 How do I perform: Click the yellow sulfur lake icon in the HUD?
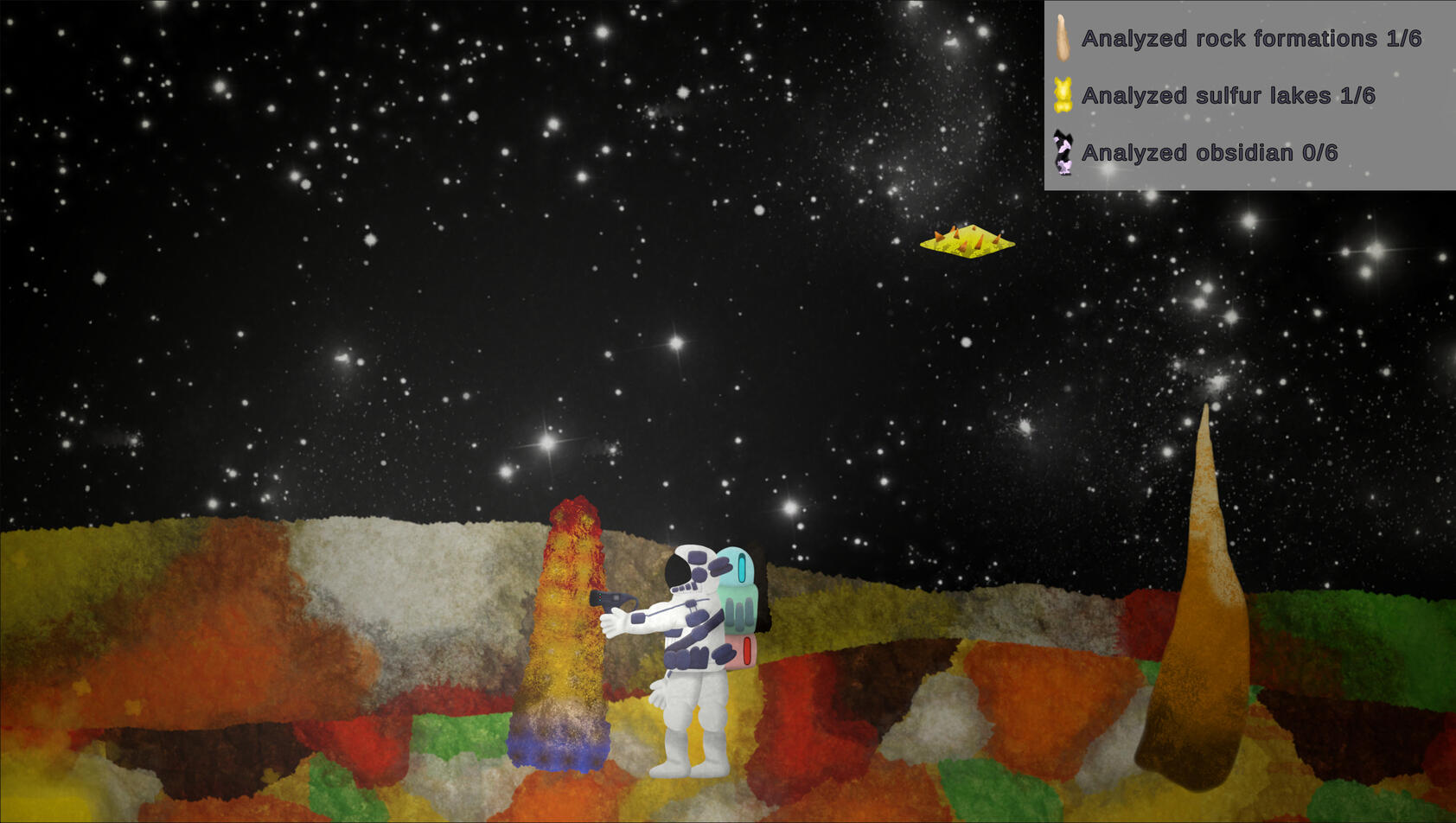tap(1062, 95)
